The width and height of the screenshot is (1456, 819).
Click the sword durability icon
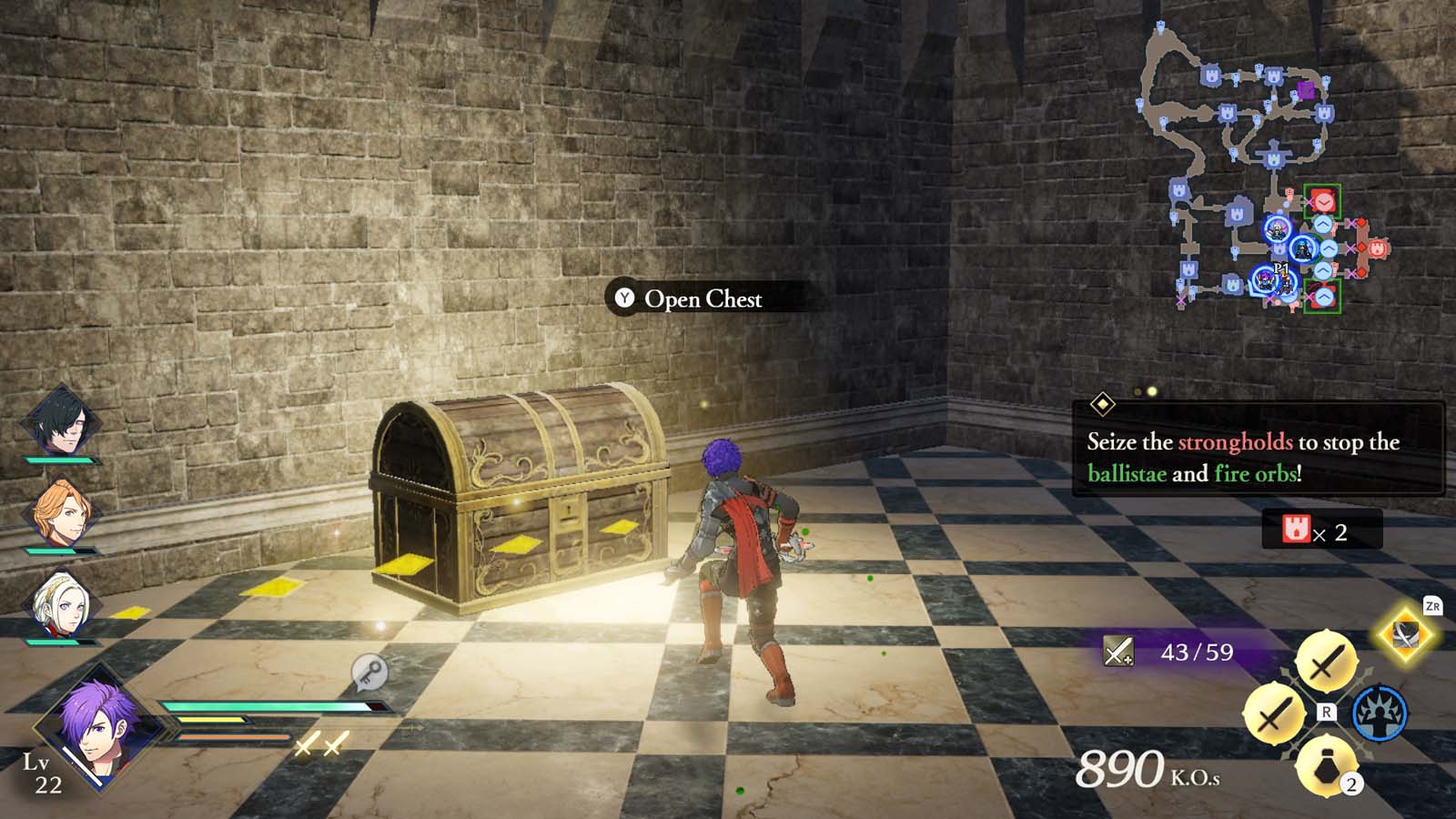pos(1118,652)
